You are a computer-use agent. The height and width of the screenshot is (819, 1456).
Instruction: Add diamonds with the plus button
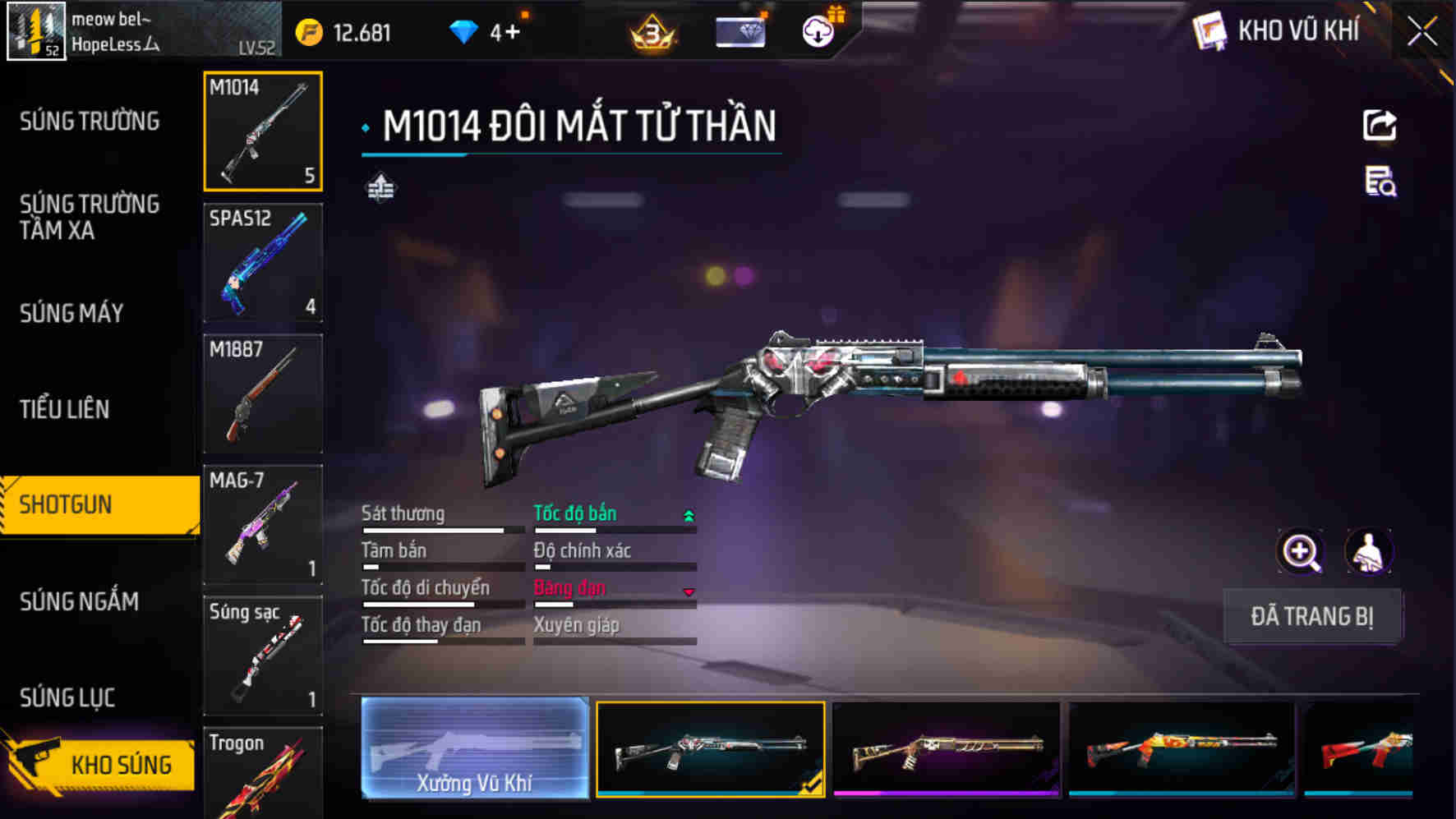pos(512,33)
